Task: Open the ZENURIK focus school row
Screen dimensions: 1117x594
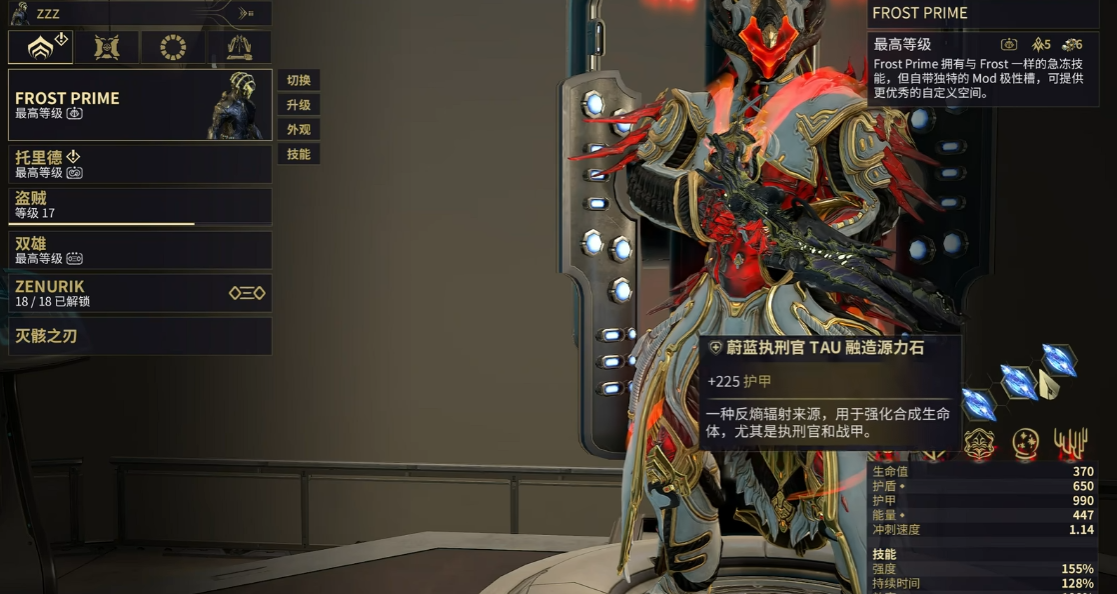Action: point(140,293)
